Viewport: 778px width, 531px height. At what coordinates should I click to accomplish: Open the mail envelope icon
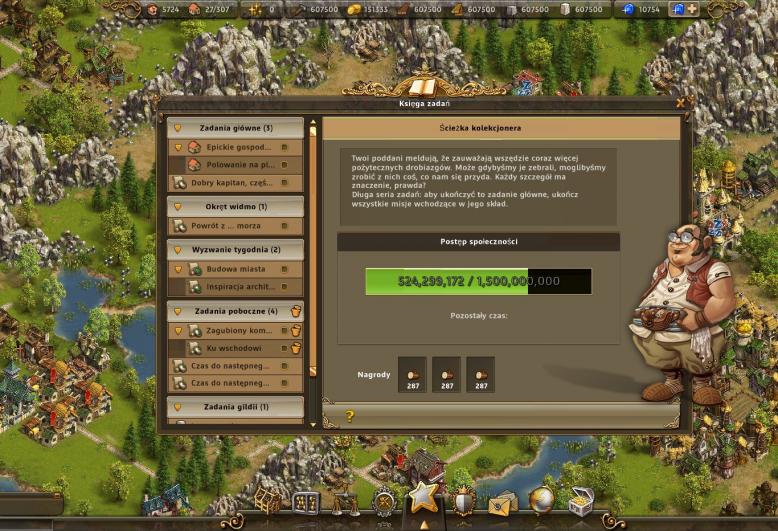click(501, 501)
